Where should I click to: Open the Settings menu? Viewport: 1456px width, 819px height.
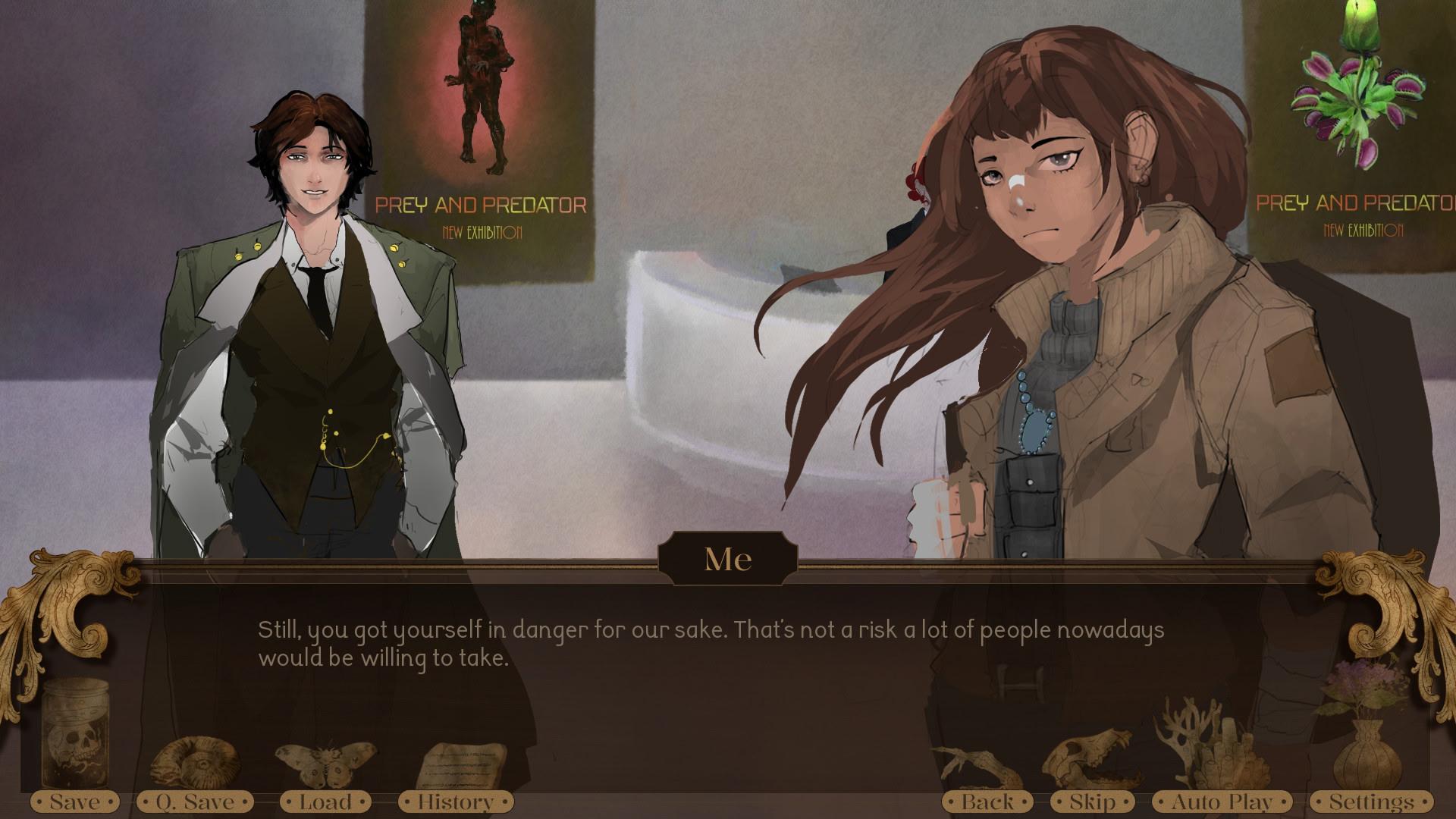coord(1371,802)
